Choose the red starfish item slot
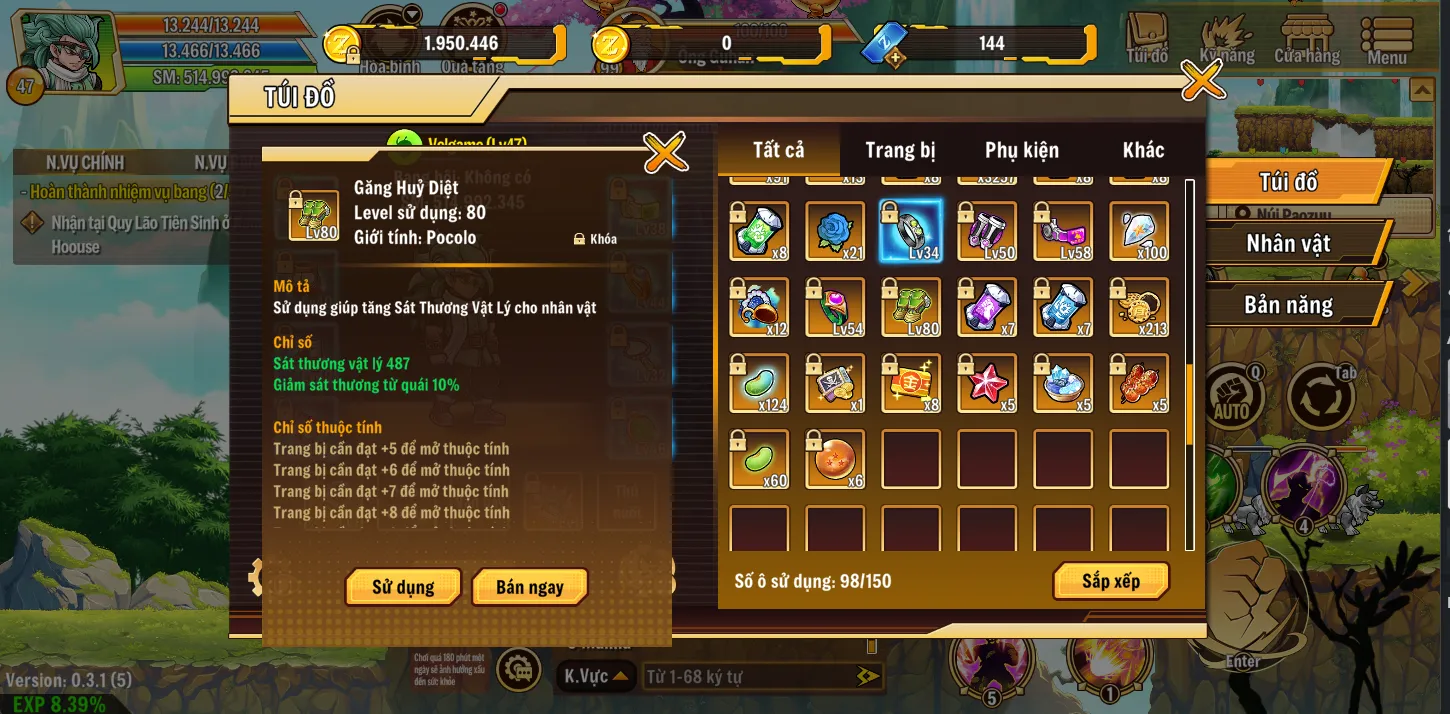The width and height of the screenshot is (1450, 714). [x=987, y=383]
